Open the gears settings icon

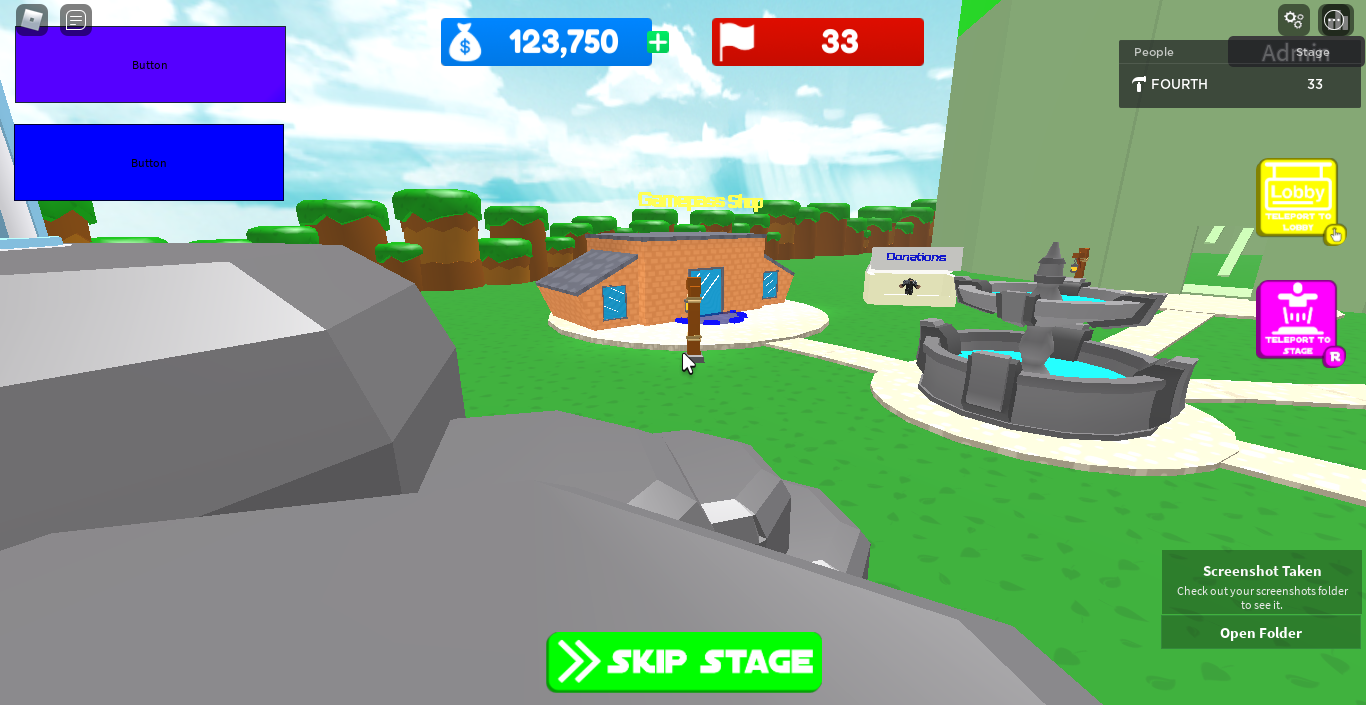pyautogui.click(x=1294, y=19)
